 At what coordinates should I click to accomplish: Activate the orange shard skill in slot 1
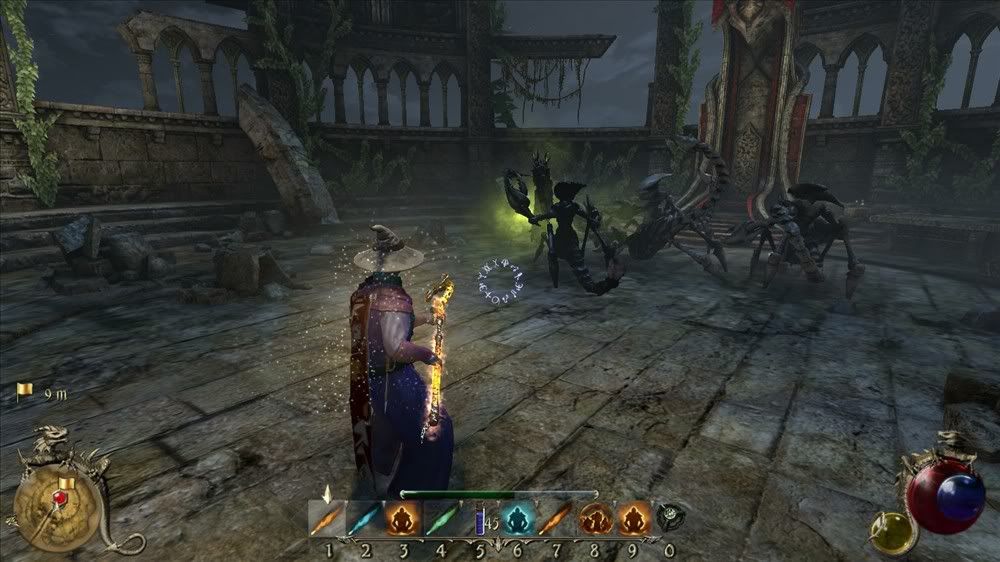click(x=327, y=518)
